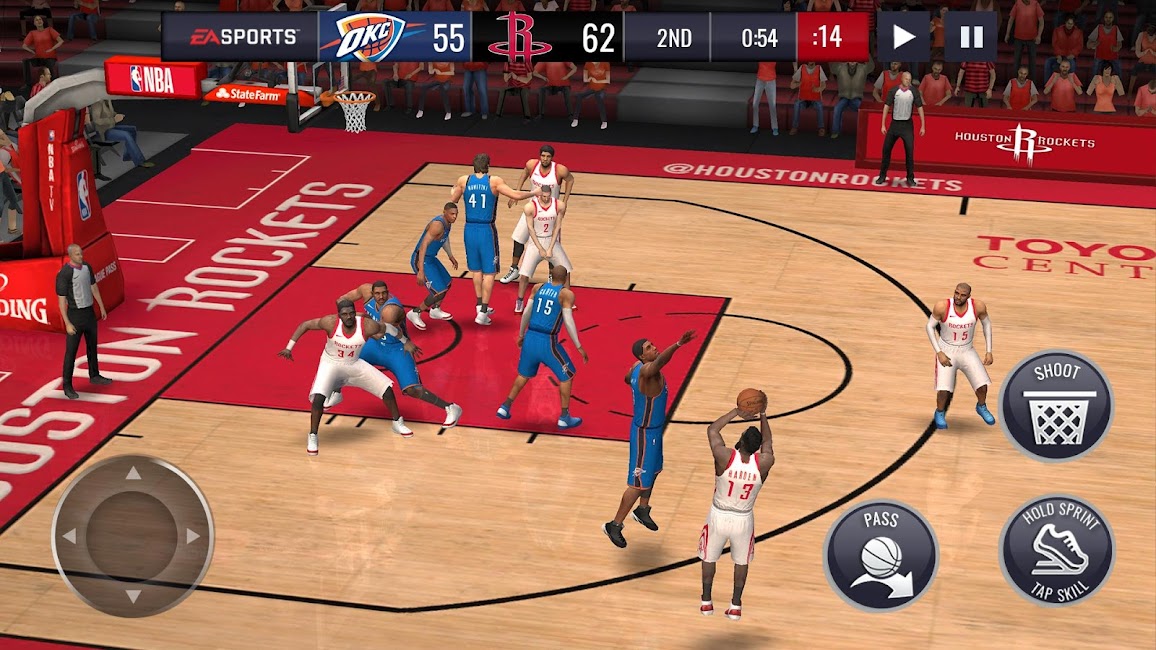Tap the virtual joystick's left arrow
This screenshot has height=650, width=1156.
pyautogui.click(x=70, y=536)
